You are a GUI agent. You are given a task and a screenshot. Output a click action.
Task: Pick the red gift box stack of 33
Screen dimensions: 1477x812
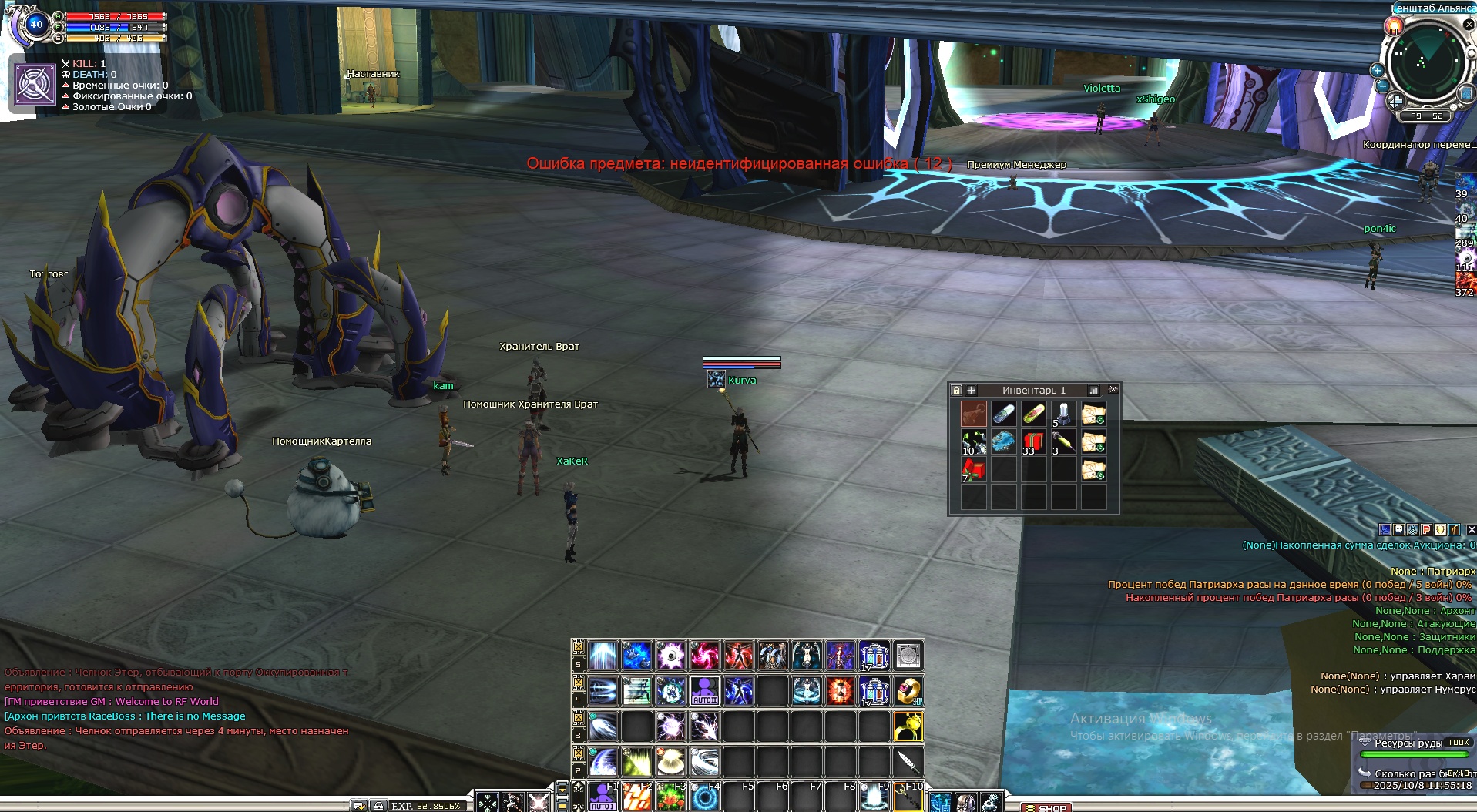(x=1033, y=443)
